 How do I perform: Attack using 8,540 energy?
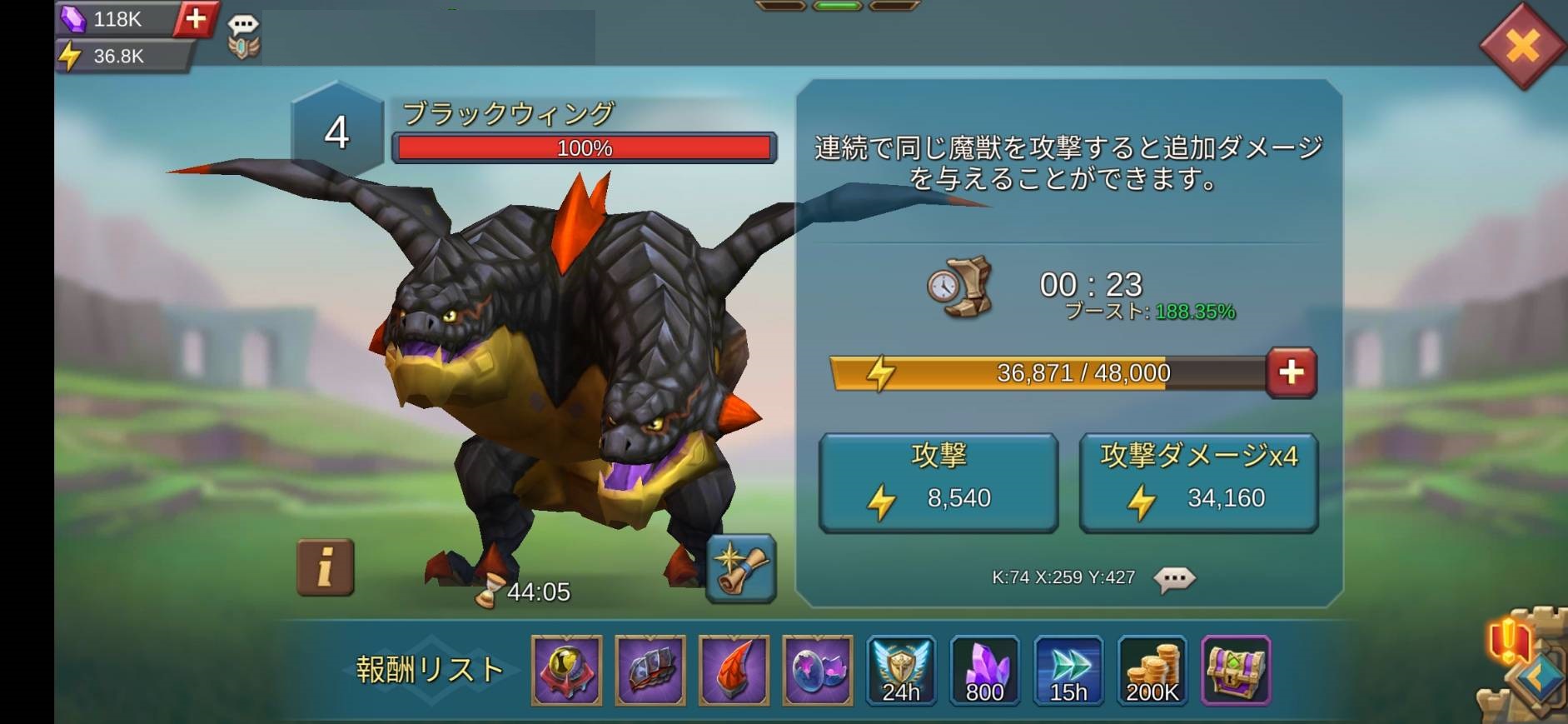[x=938, y=482]
